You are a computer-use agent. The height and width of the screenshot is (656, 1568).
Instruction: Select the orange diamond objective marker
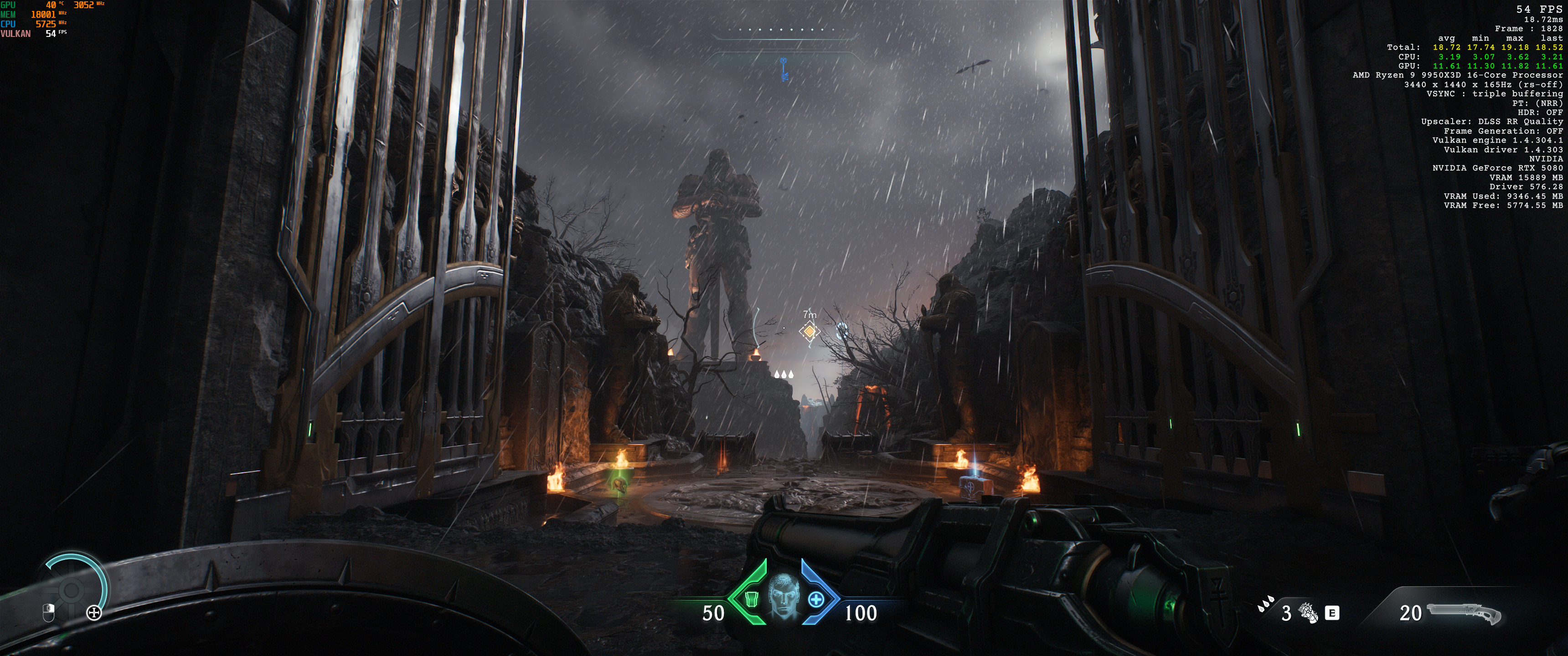coord(810,331)
